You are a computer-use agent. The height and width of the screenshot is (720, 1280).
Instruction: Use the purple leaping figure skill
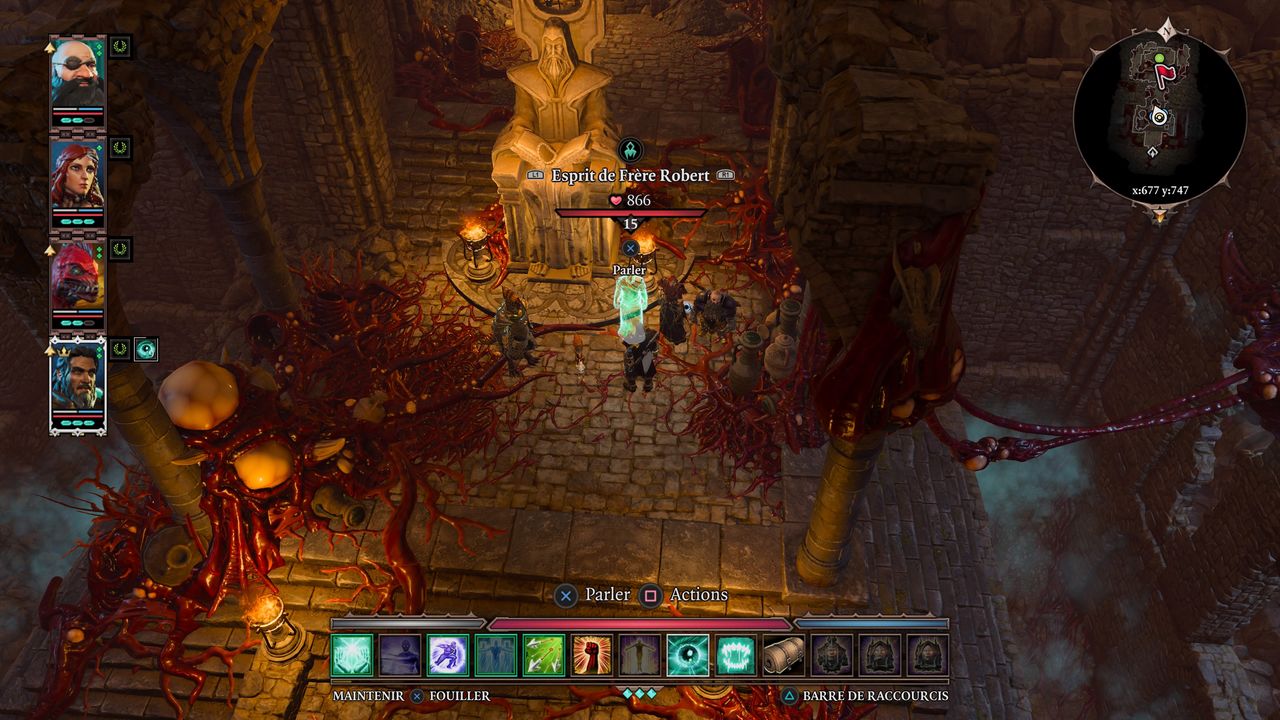(448, 655)
